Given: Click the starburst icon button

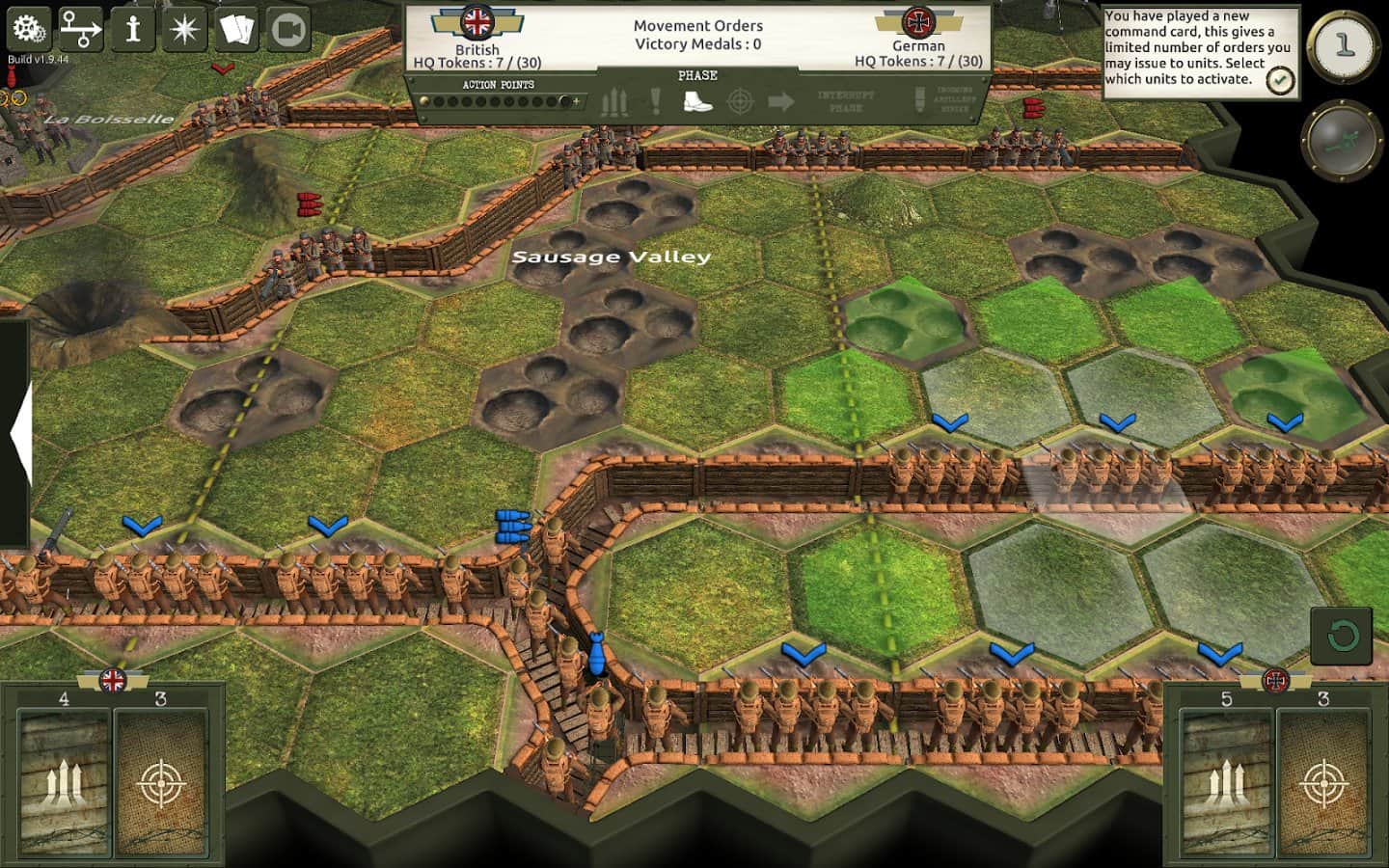Looking at the screenshot, I should click(x=184, y=29).
